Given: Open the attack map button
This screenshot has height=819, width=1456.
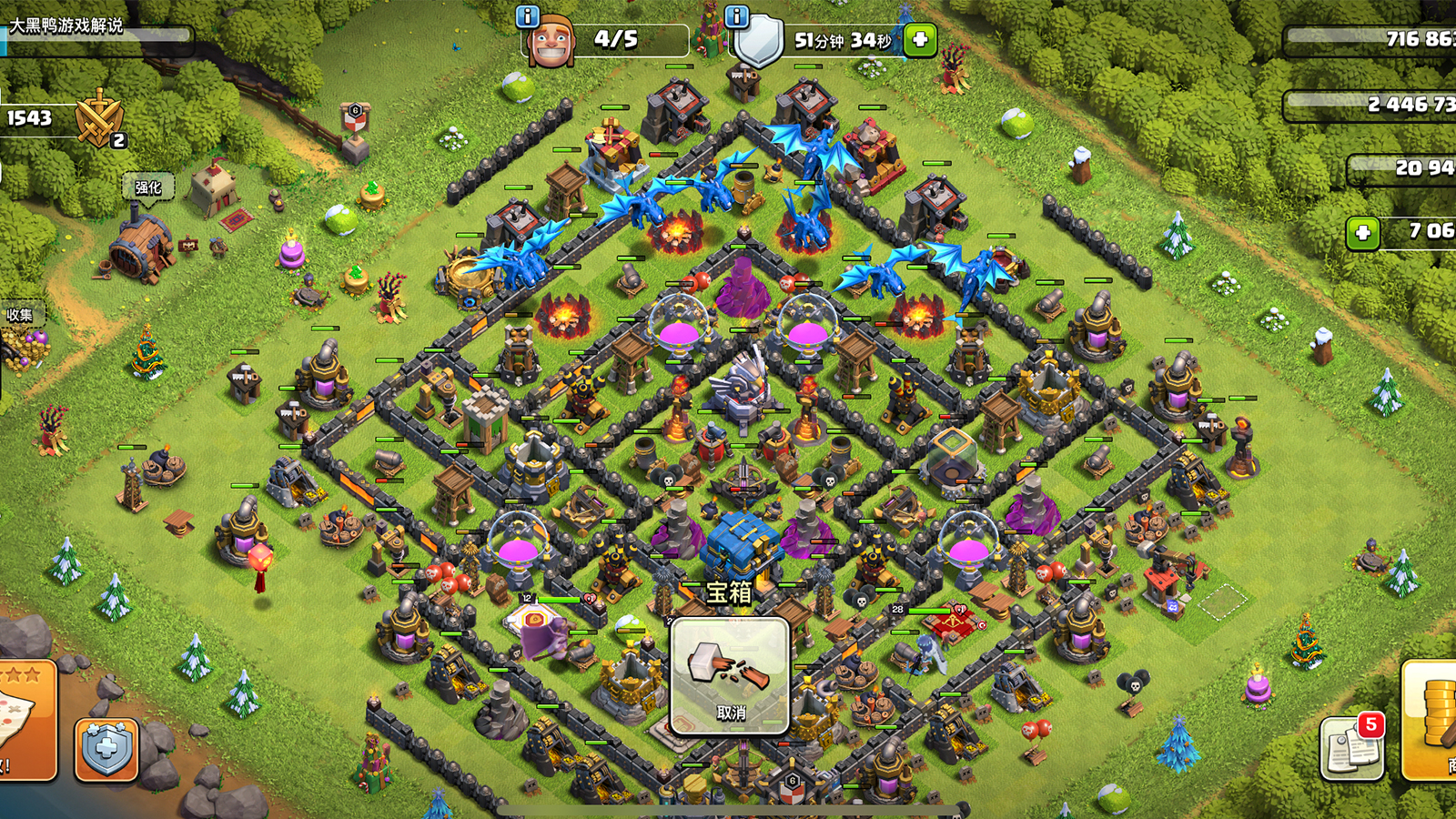Looking at the screenshot, I should click(x=27, y=719).
